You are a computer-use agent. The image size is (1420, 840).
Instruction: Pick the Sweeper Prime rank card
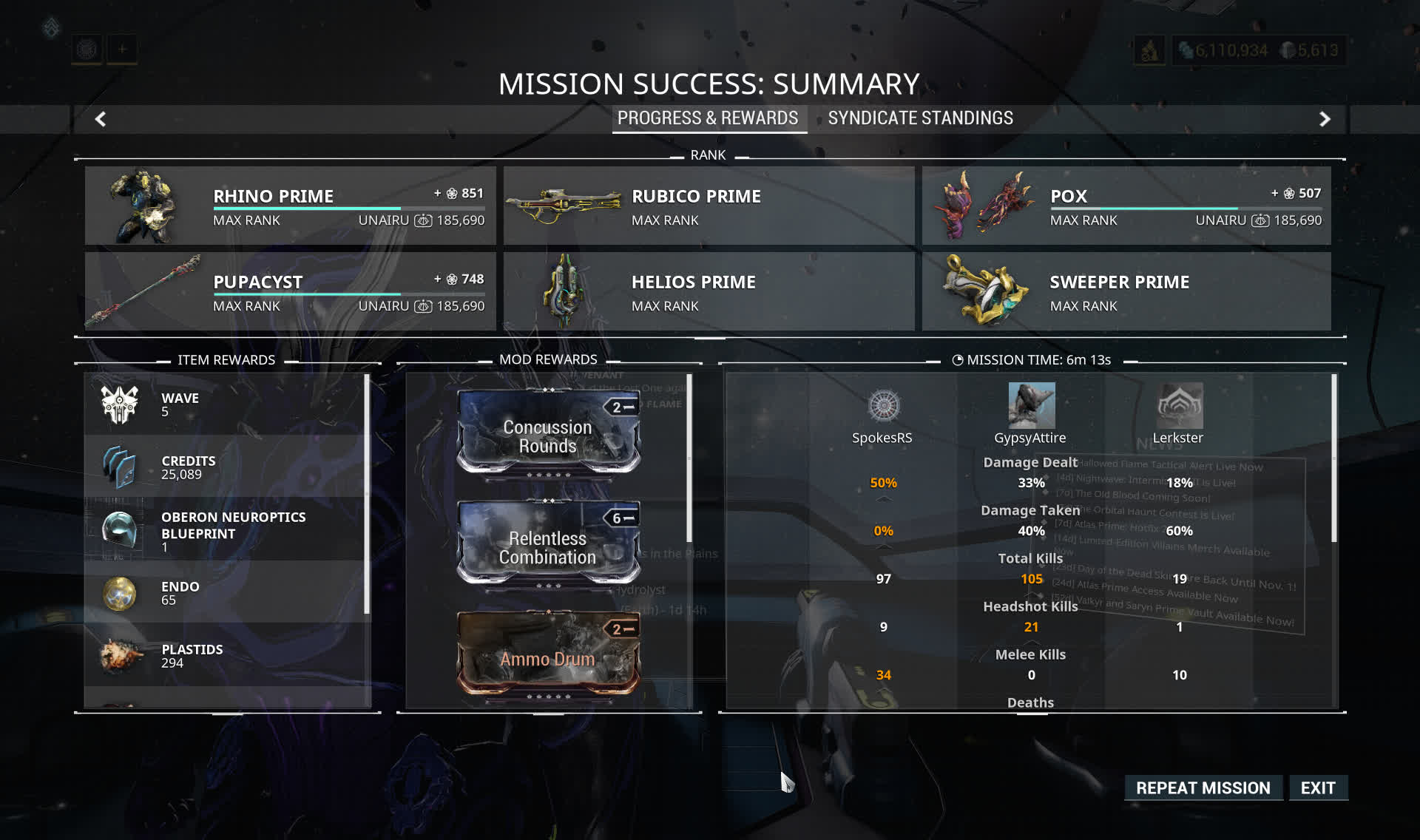point(1126,291)
